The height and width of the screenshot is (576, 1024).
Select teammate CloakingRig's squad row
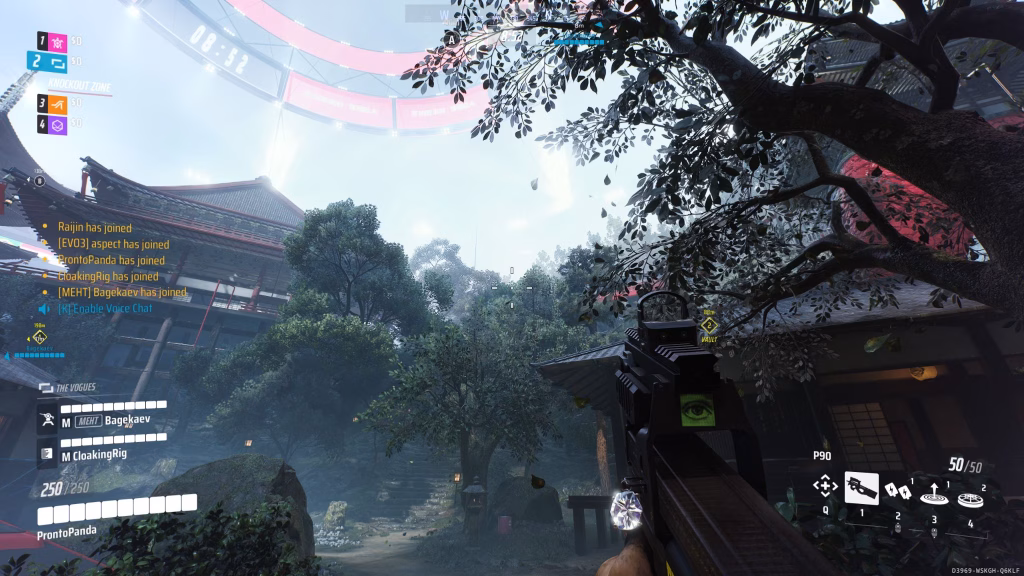click(100, 455)
